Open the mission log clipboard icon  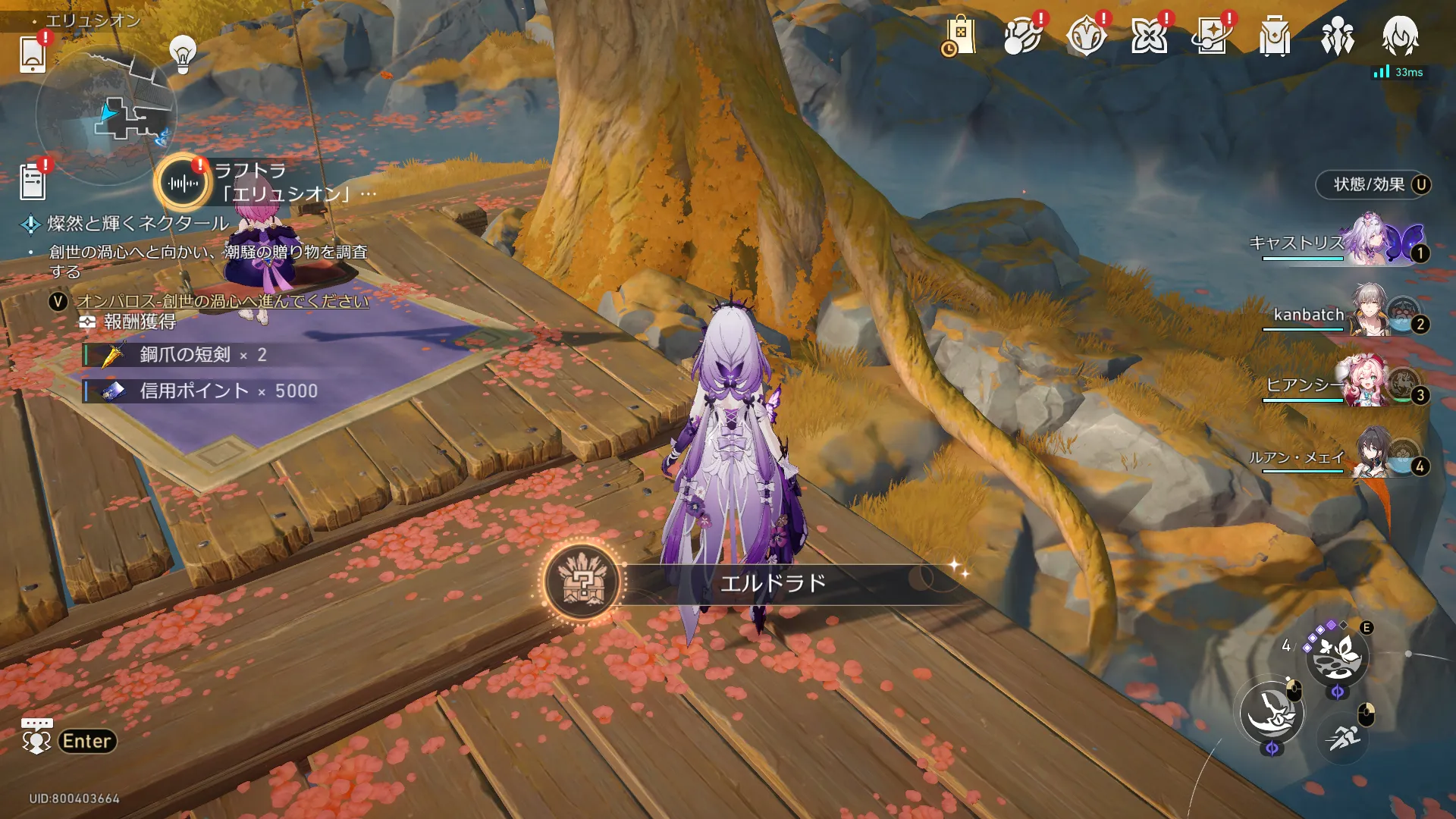click(x=33, y=182)
